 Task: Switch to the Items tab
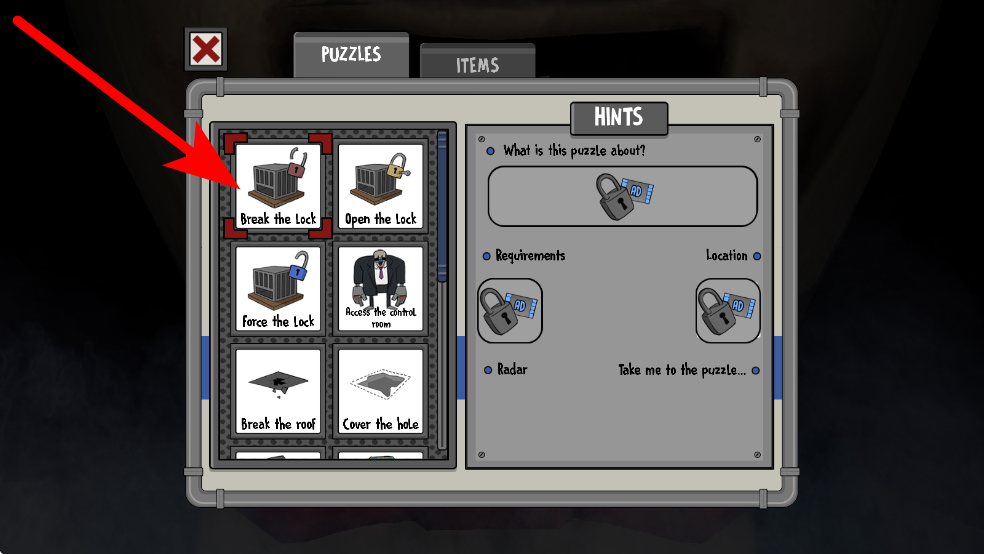coord(477,64)
